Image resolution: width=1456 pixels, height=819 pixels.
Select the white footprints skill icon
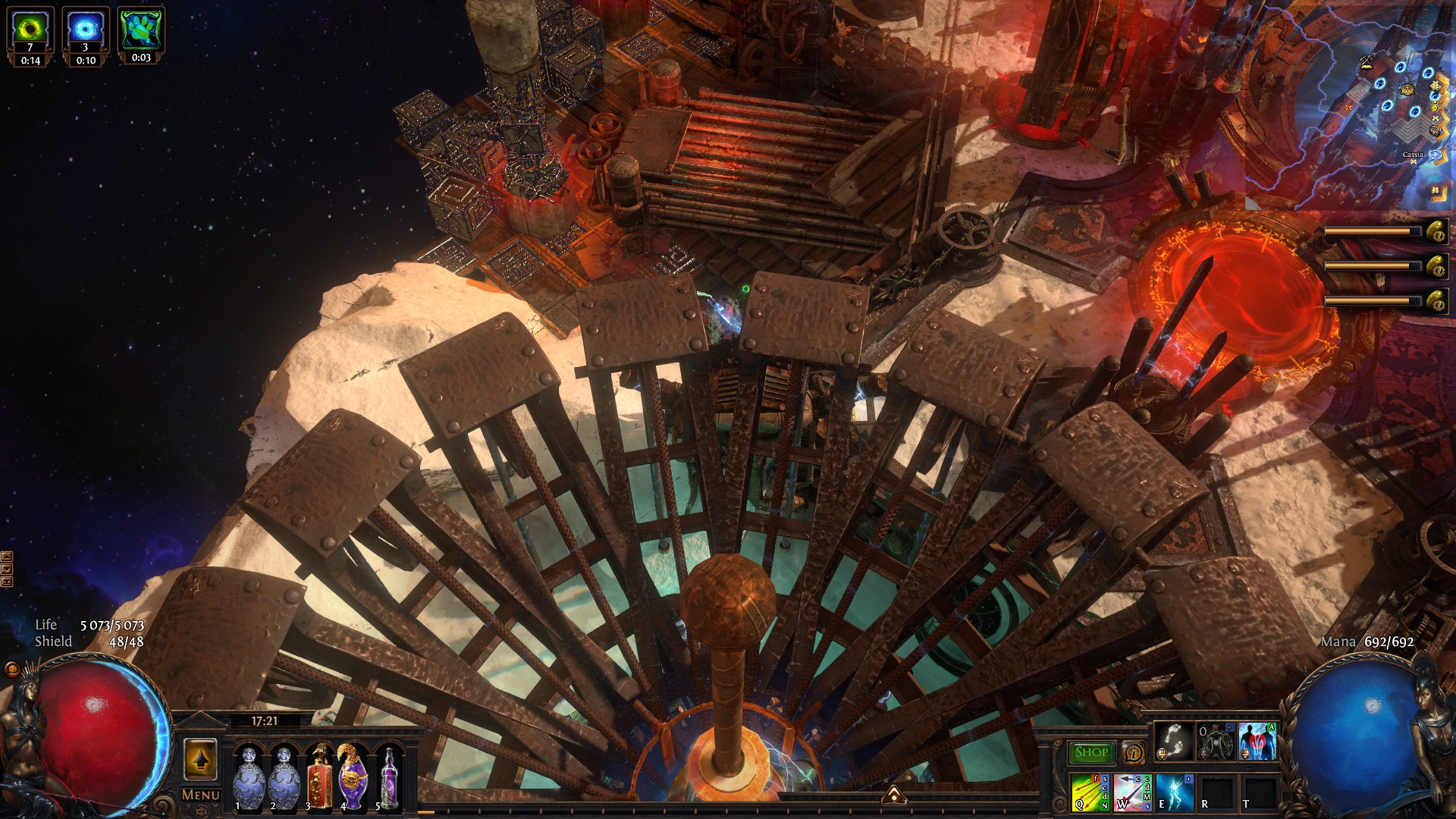click(1173, 741)
